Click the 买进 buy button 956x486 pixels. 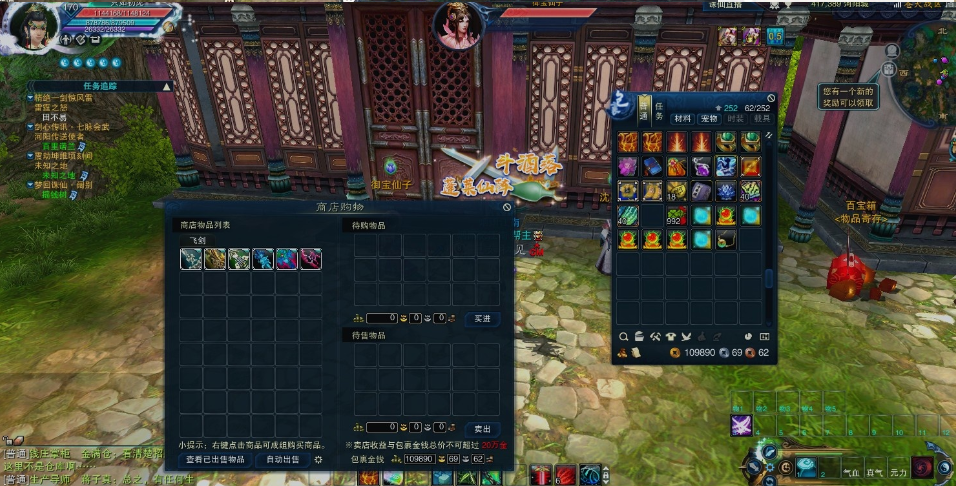(x=483, y=318)
